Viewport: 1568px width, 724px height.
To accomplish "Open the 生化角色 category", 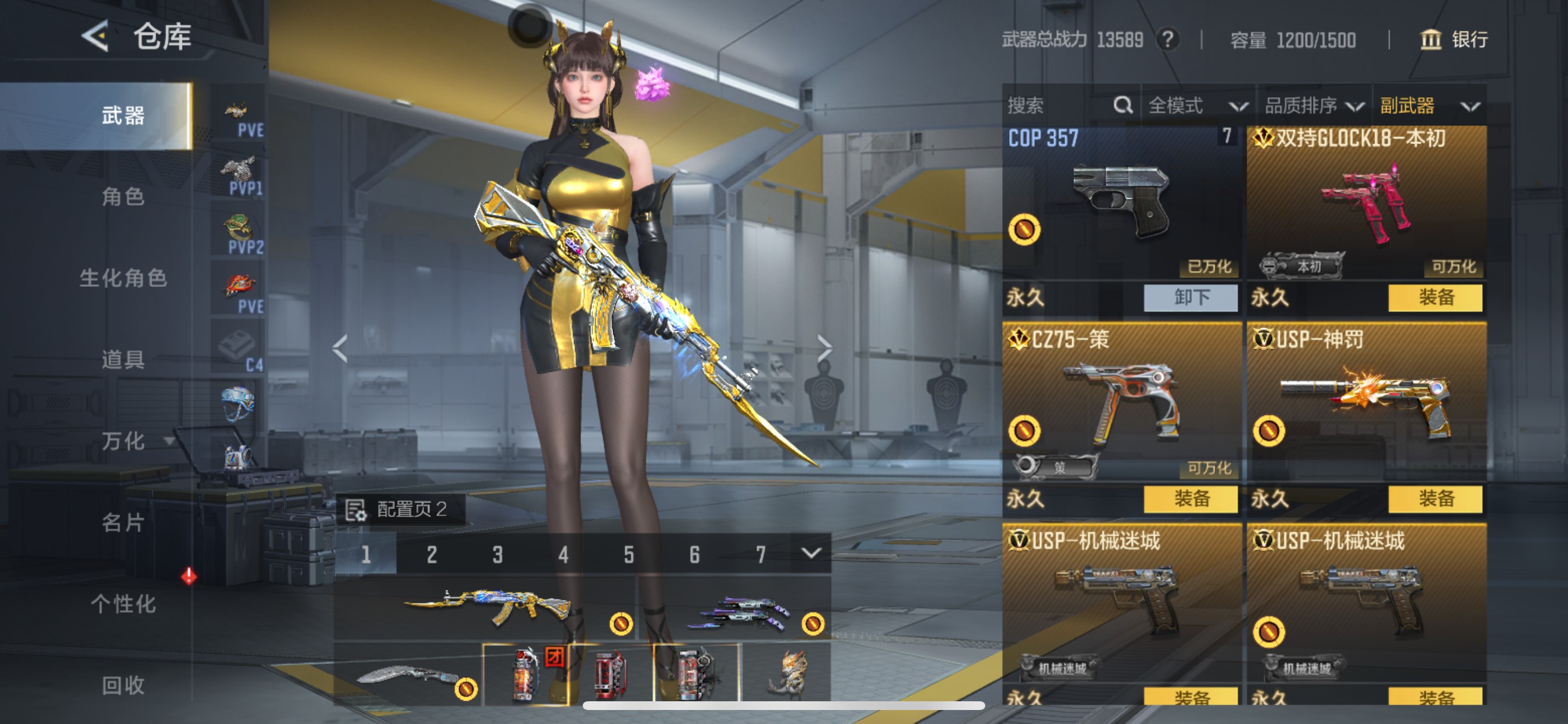I will click(x=123, y=278).
